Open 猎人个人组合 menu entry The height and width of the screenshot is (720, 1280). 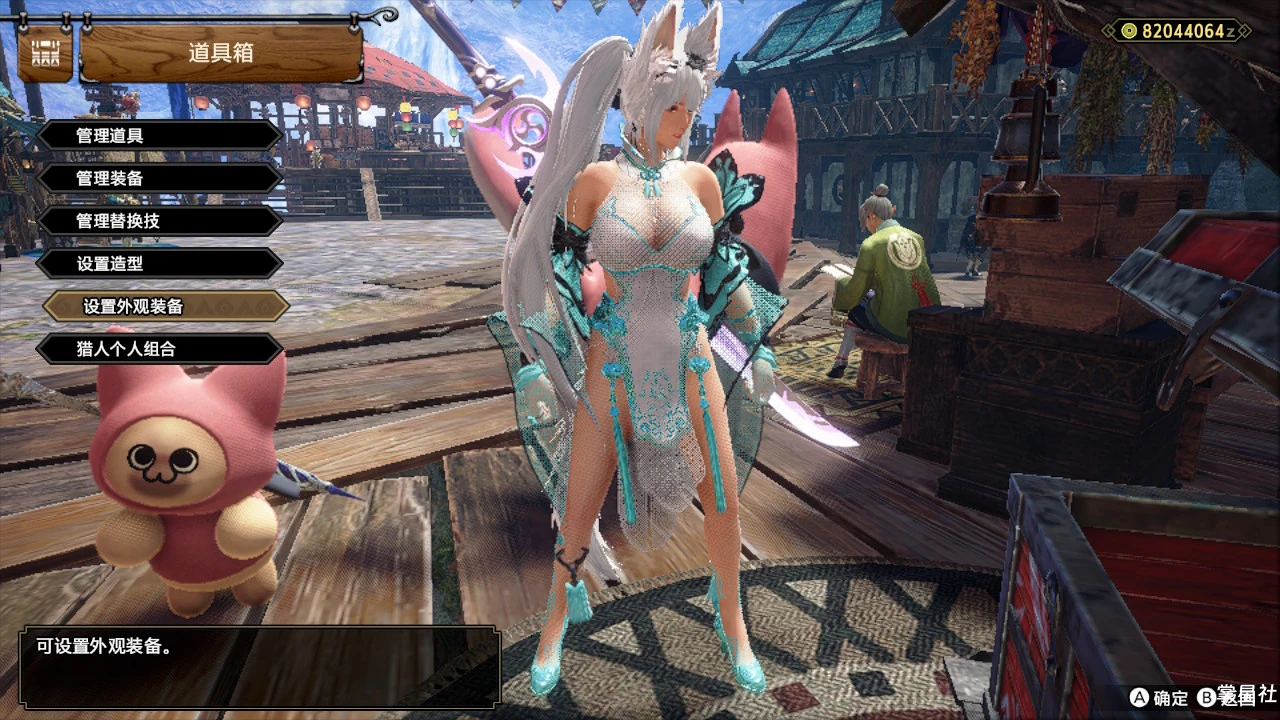[x=160, y=349]
